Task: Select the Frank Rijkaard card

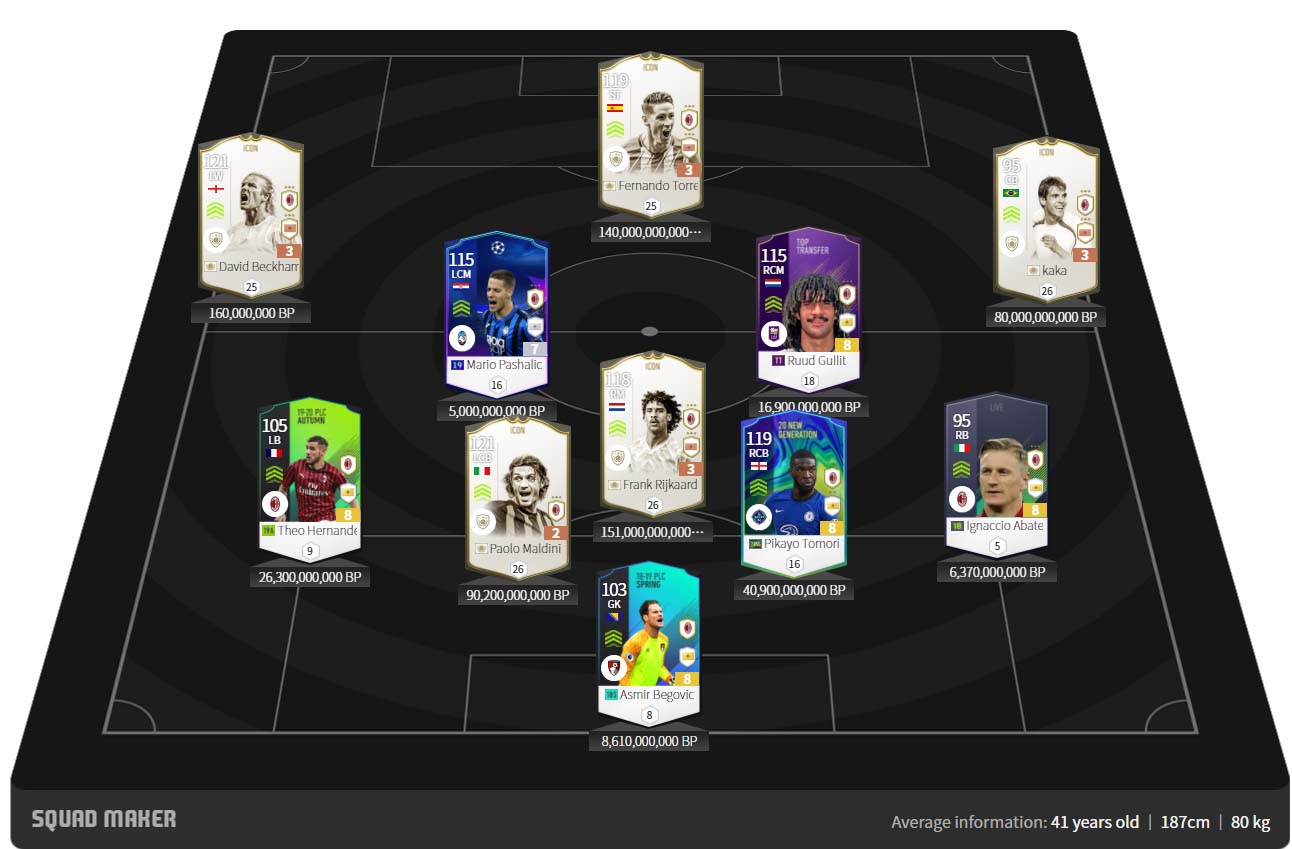Action: (651, 430)
